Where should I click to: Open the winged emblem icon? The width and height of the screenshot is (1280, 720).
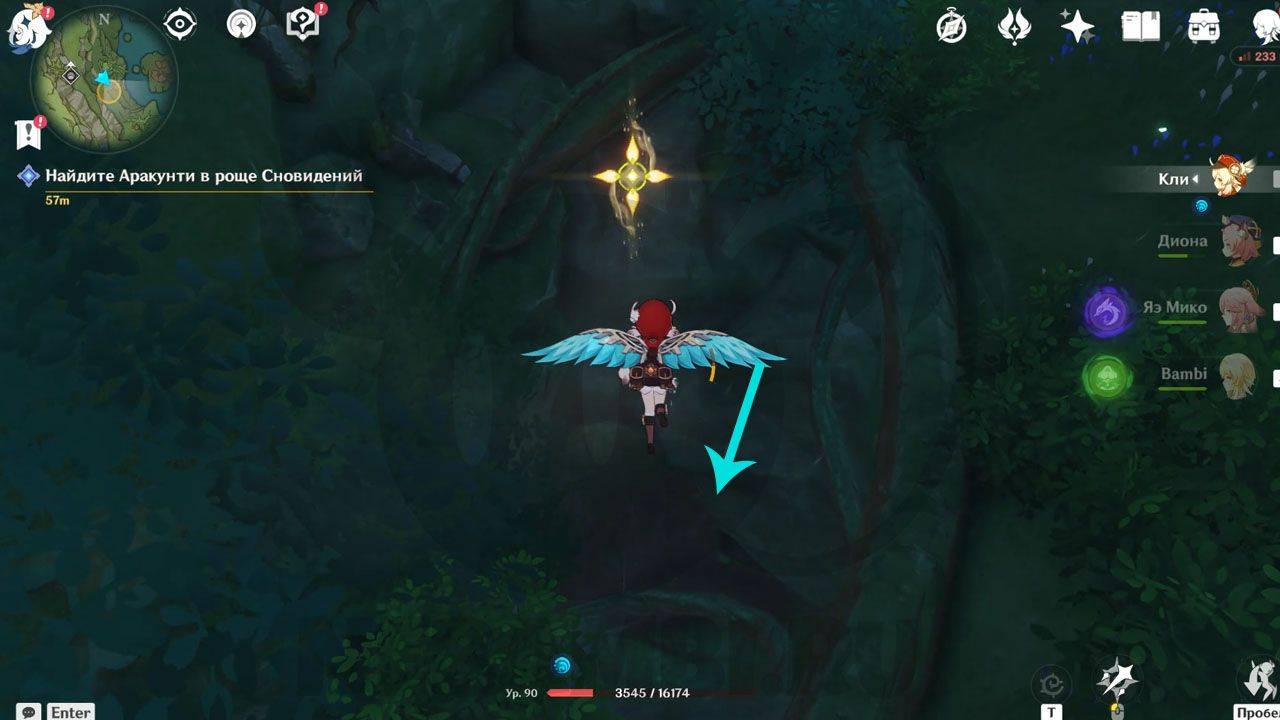click(1015, 26)
